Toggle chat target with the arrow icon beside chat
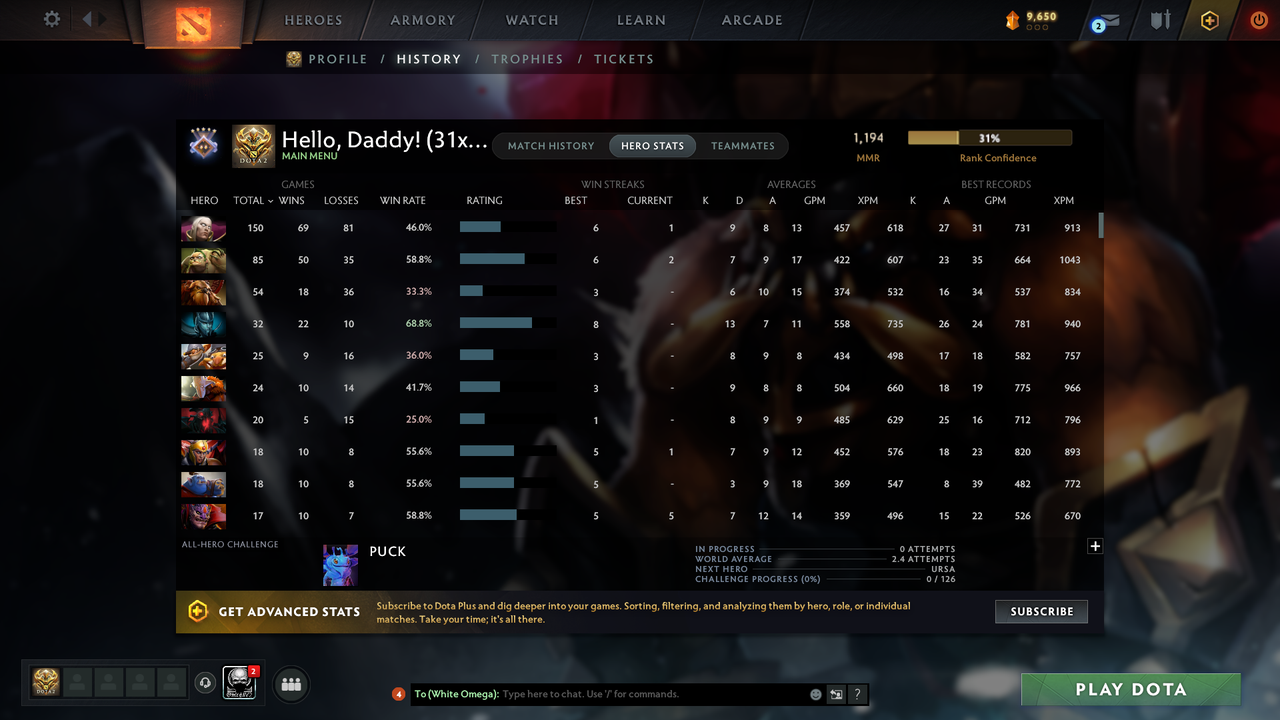1280x720 pixels. click(x=834, y=693)
